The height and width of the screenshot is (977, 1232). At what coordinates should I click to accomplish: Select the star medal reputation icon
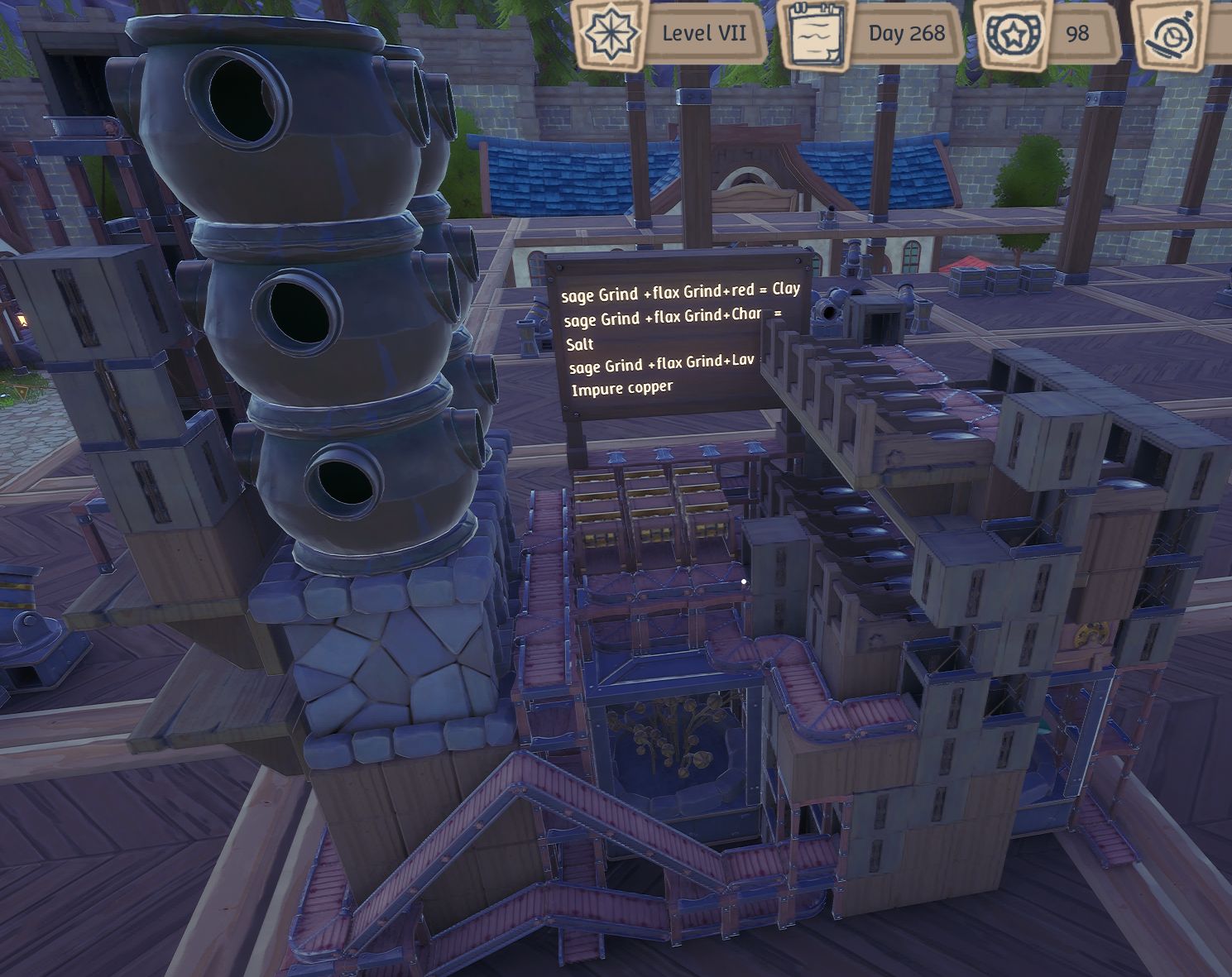(x=1014, y=34)
